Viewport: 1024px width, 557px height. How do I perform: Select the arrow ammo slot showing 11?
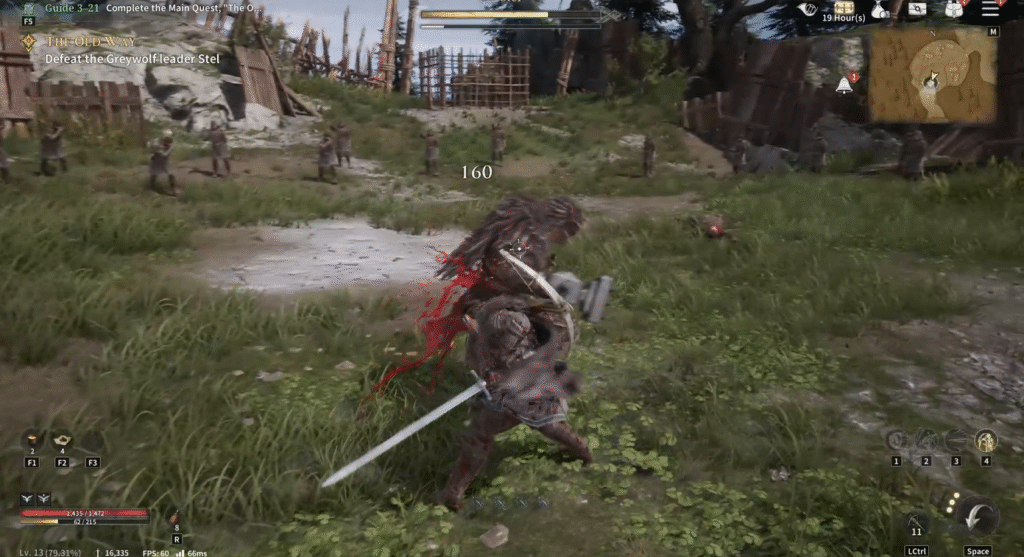tap(915, 521)
